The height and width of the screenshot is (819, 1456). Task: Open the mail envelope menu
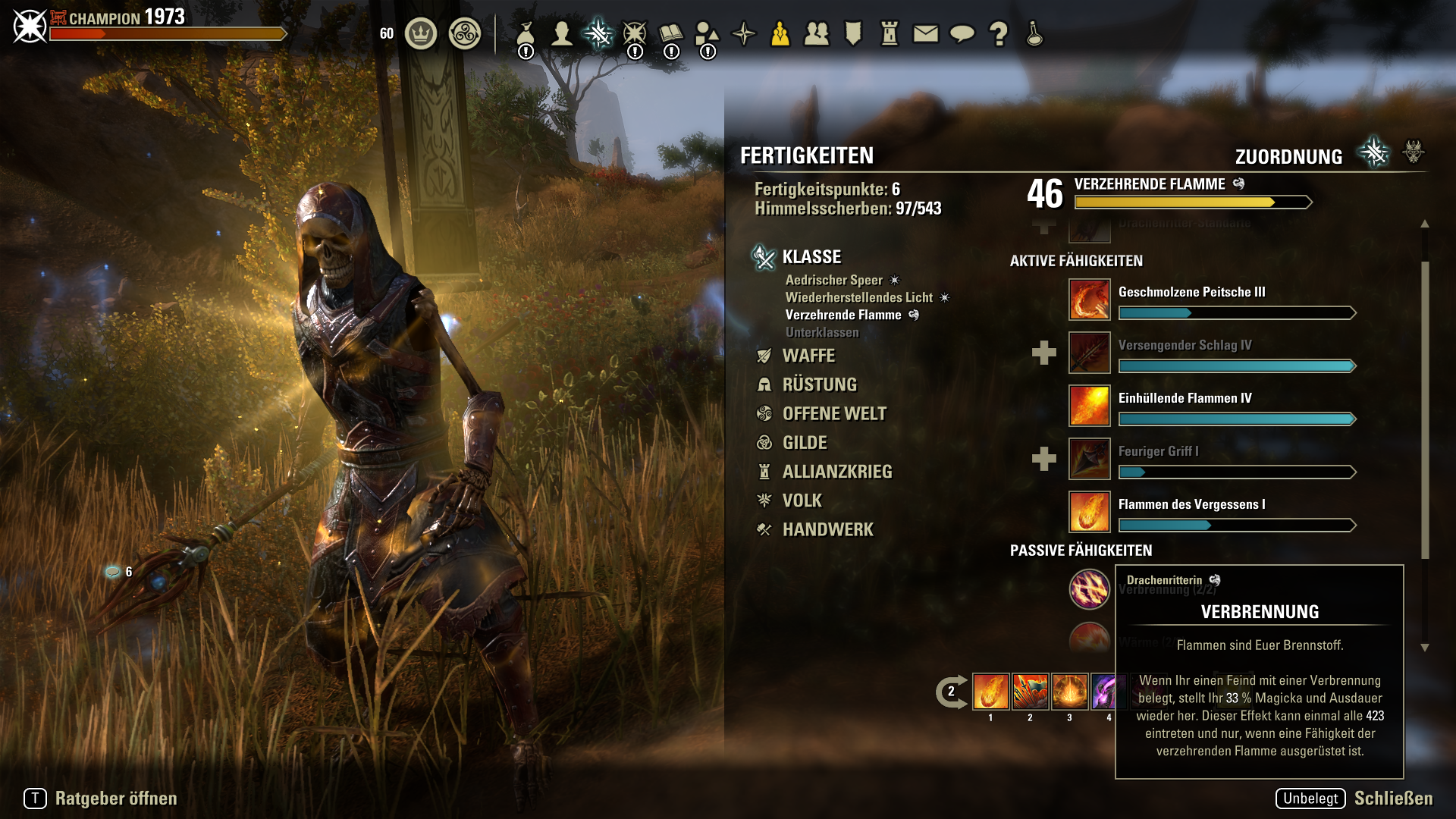coord(925,33)
